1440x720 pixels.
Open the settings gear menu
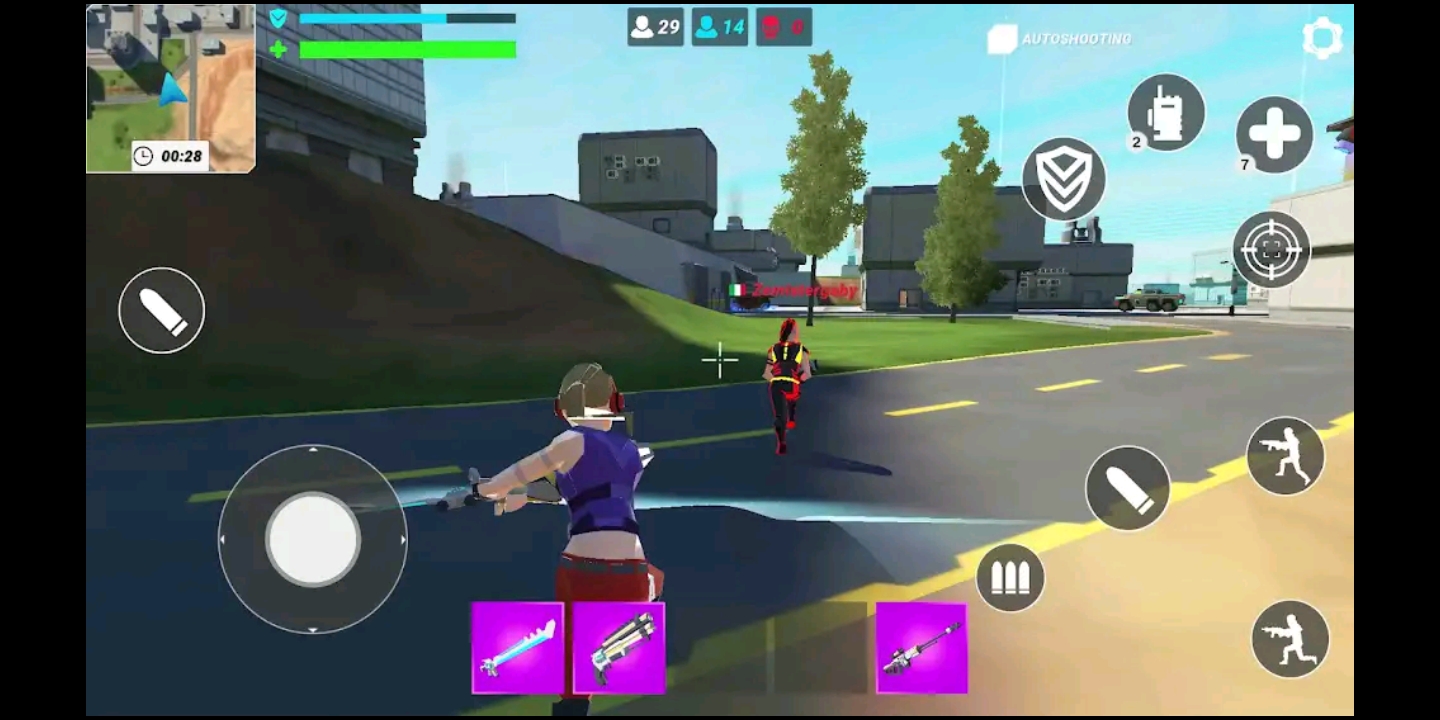[x=1322, y=38]
